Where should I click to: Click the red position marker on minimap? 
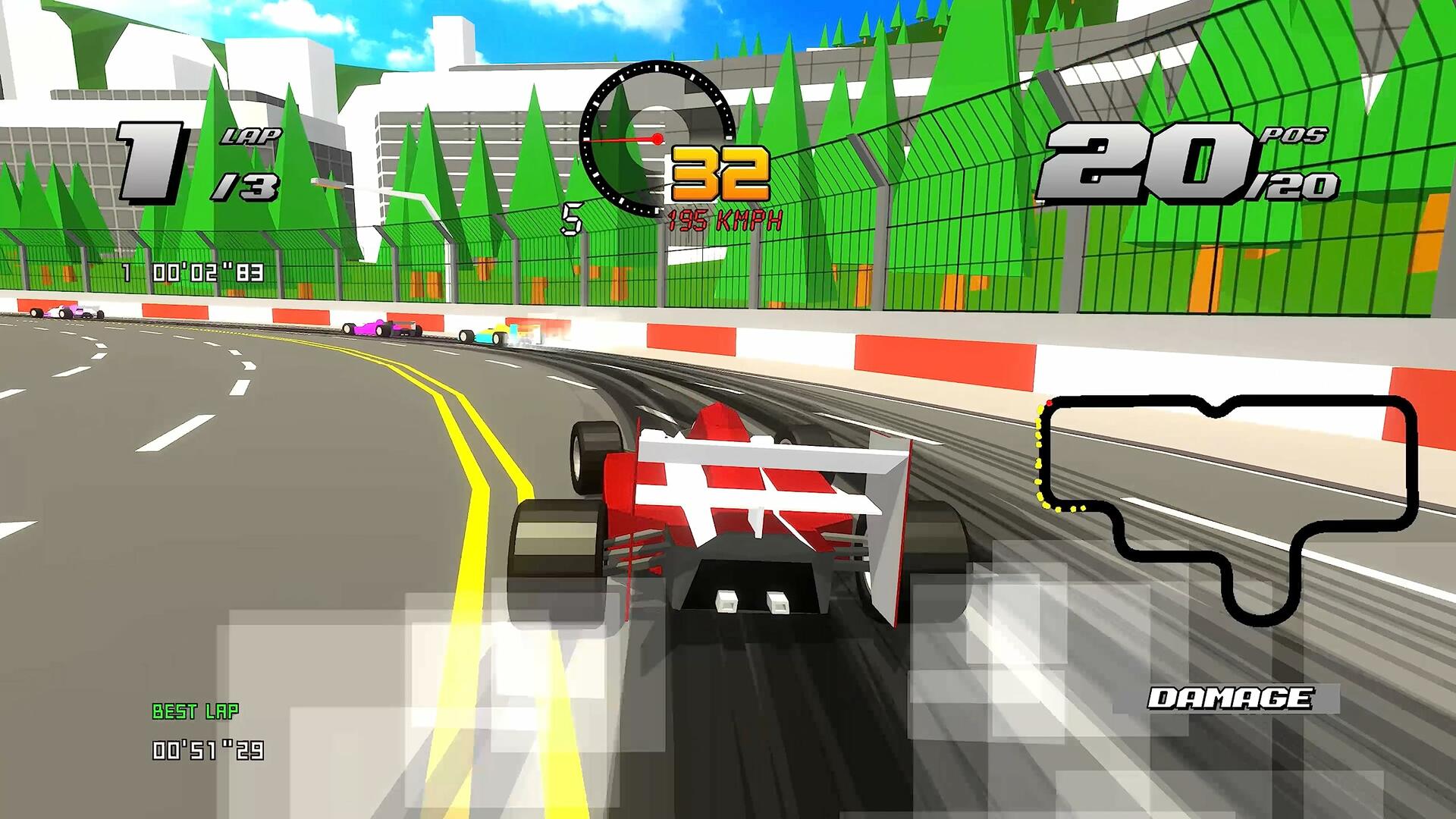pos(1050,404)
